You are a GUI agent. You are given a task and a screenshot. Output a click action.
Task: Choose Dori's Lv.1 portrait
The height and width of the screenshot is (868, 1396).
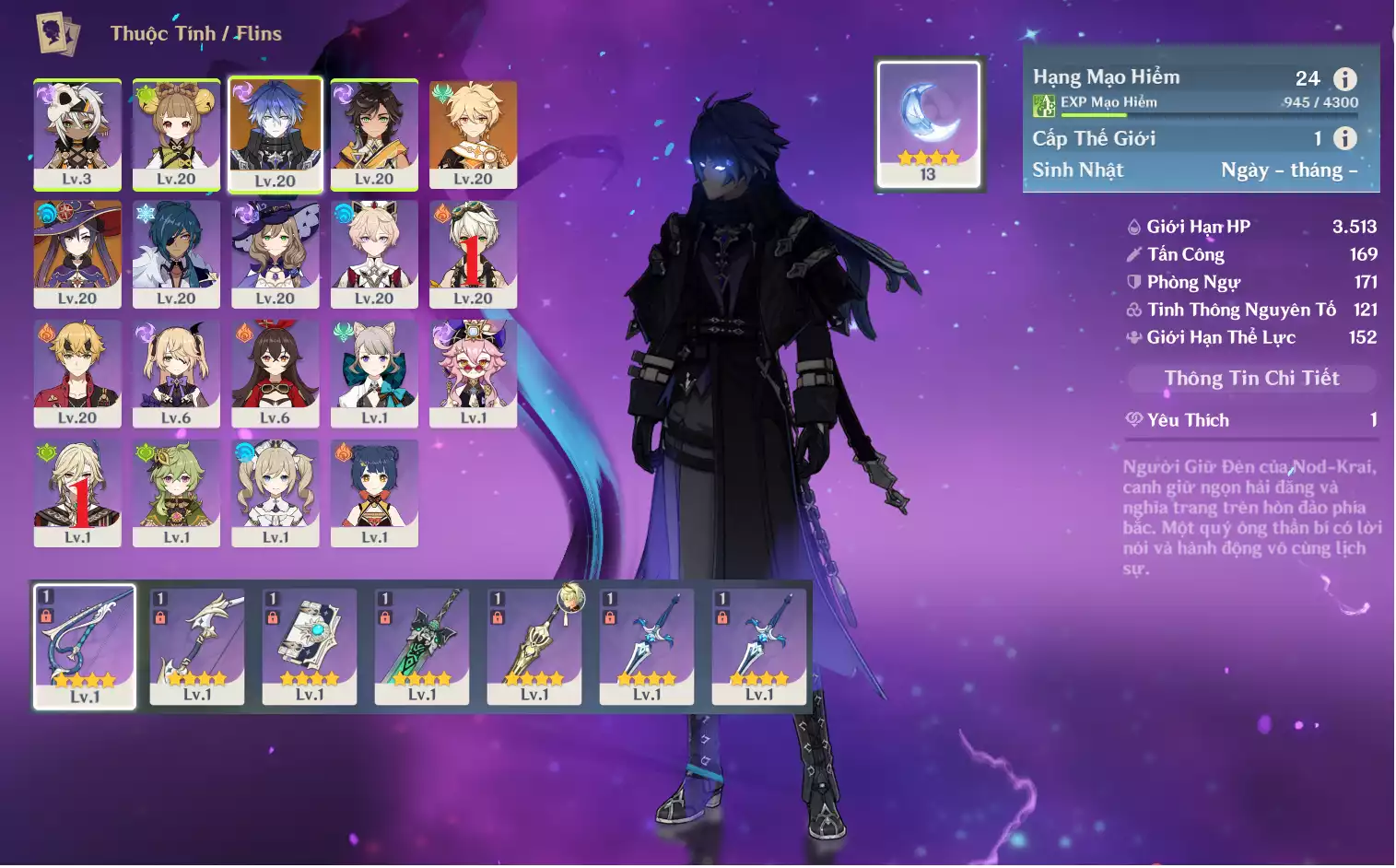(x=473, y=373)
